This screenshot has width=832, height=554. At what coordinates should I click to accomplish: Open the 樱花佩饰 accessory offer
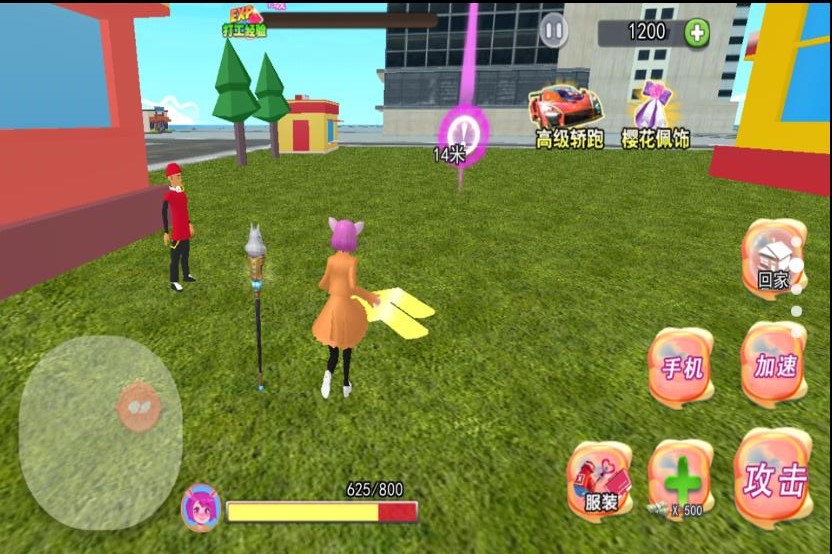pyautogui.click(x=655, y=117)
